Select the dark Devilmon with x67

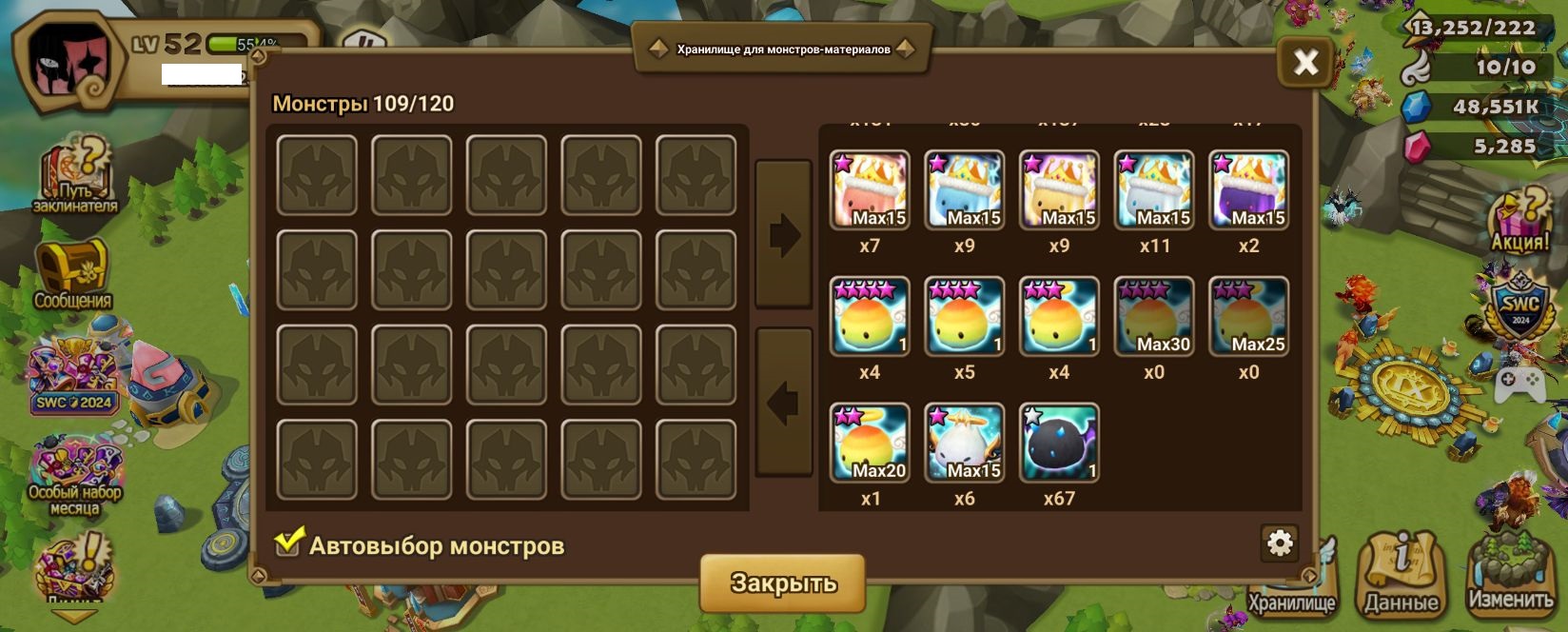[1059, 444]
